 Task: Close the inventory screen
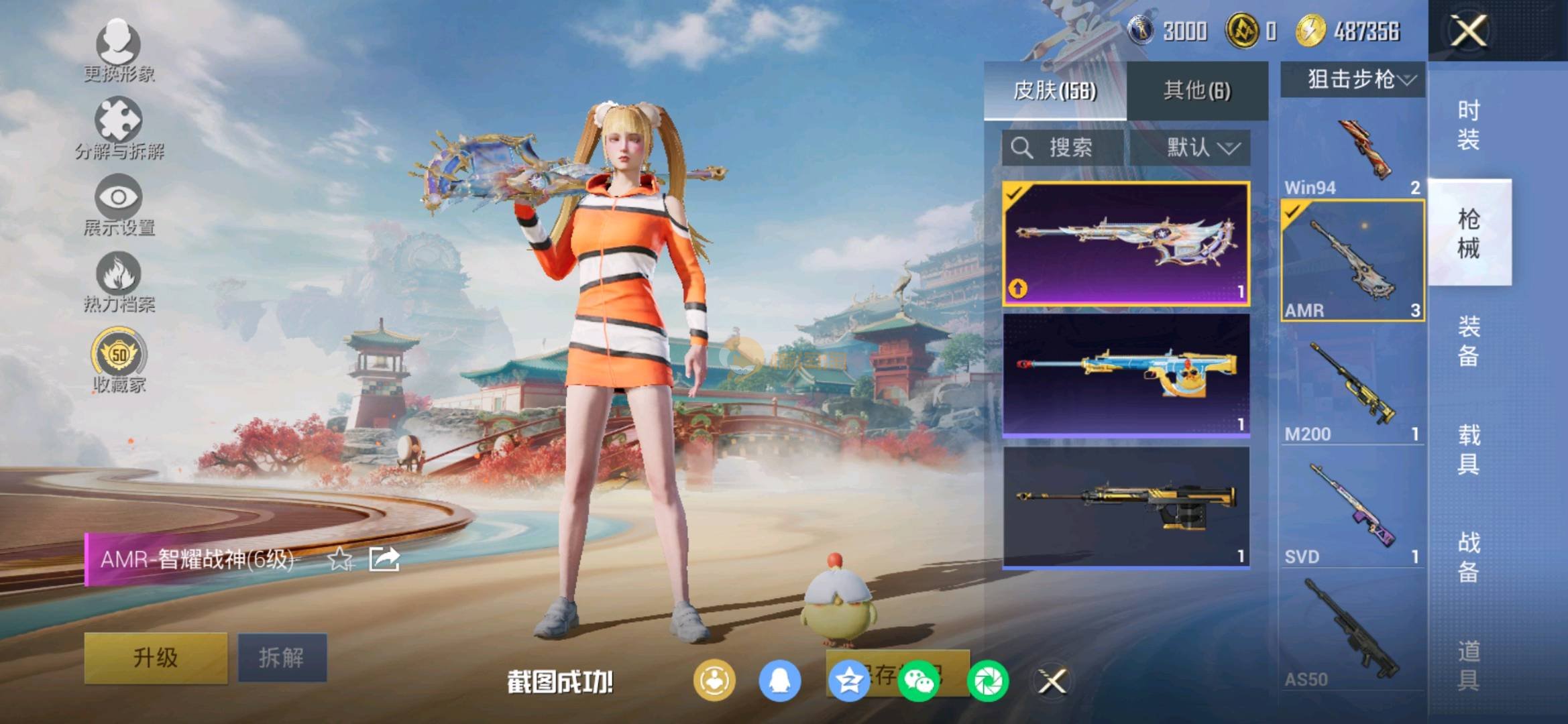click(x=1468, y=31)
